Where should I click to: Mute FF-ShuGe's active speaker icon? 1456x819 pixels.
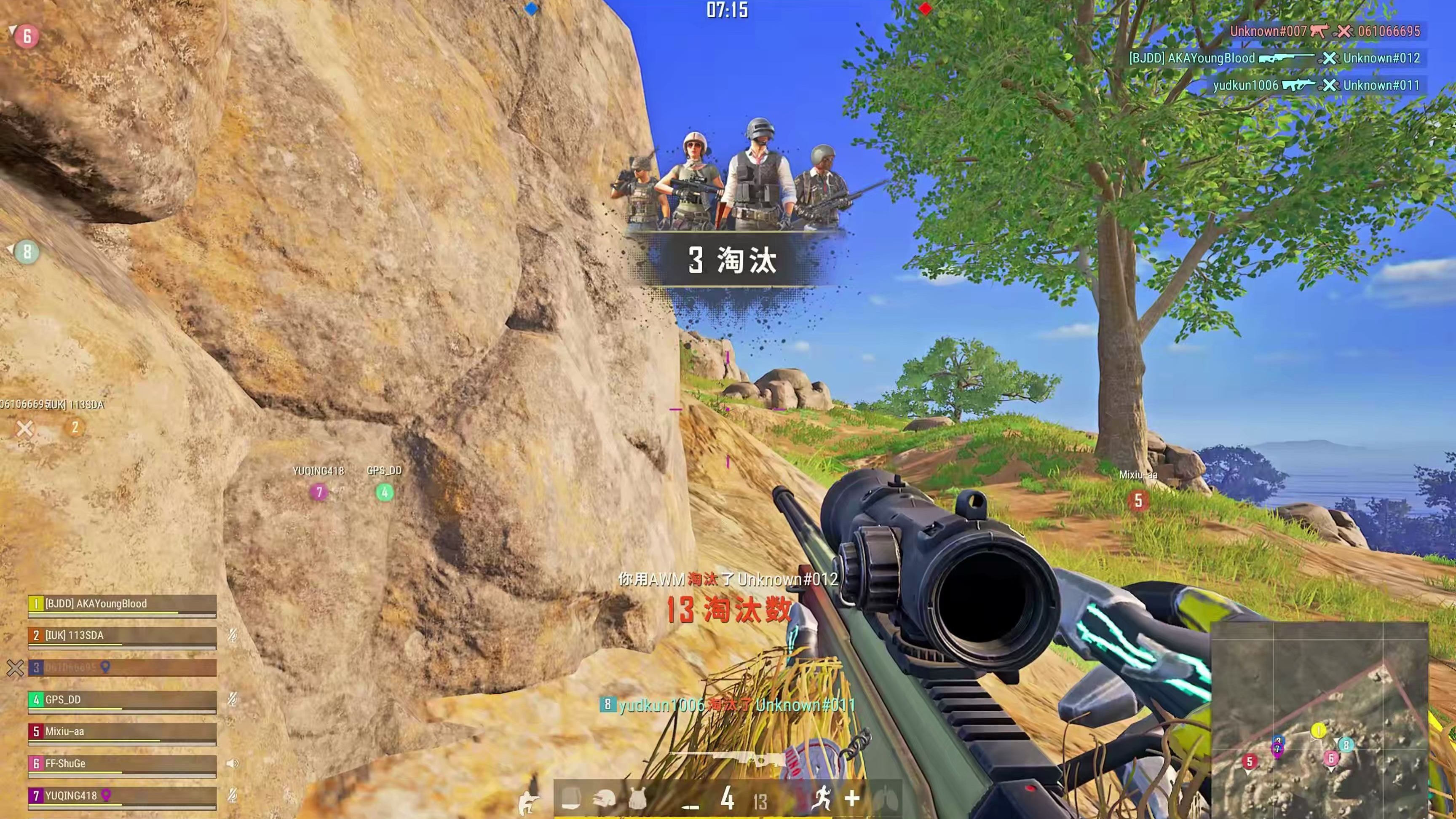click(233, 764)
